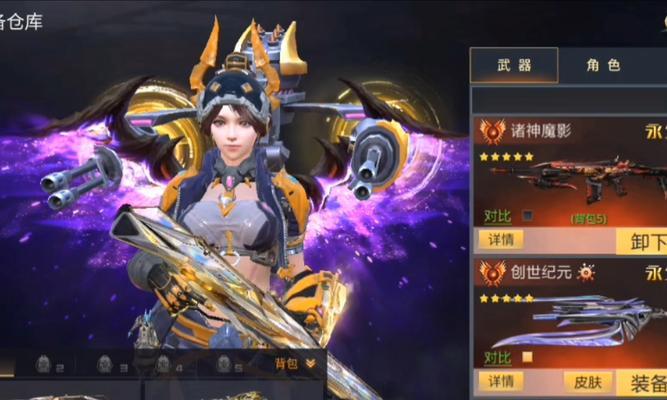This screenshot has height=400, width=667.
Task: Select backpack slot number 4
Action: [x=165, y=364]
